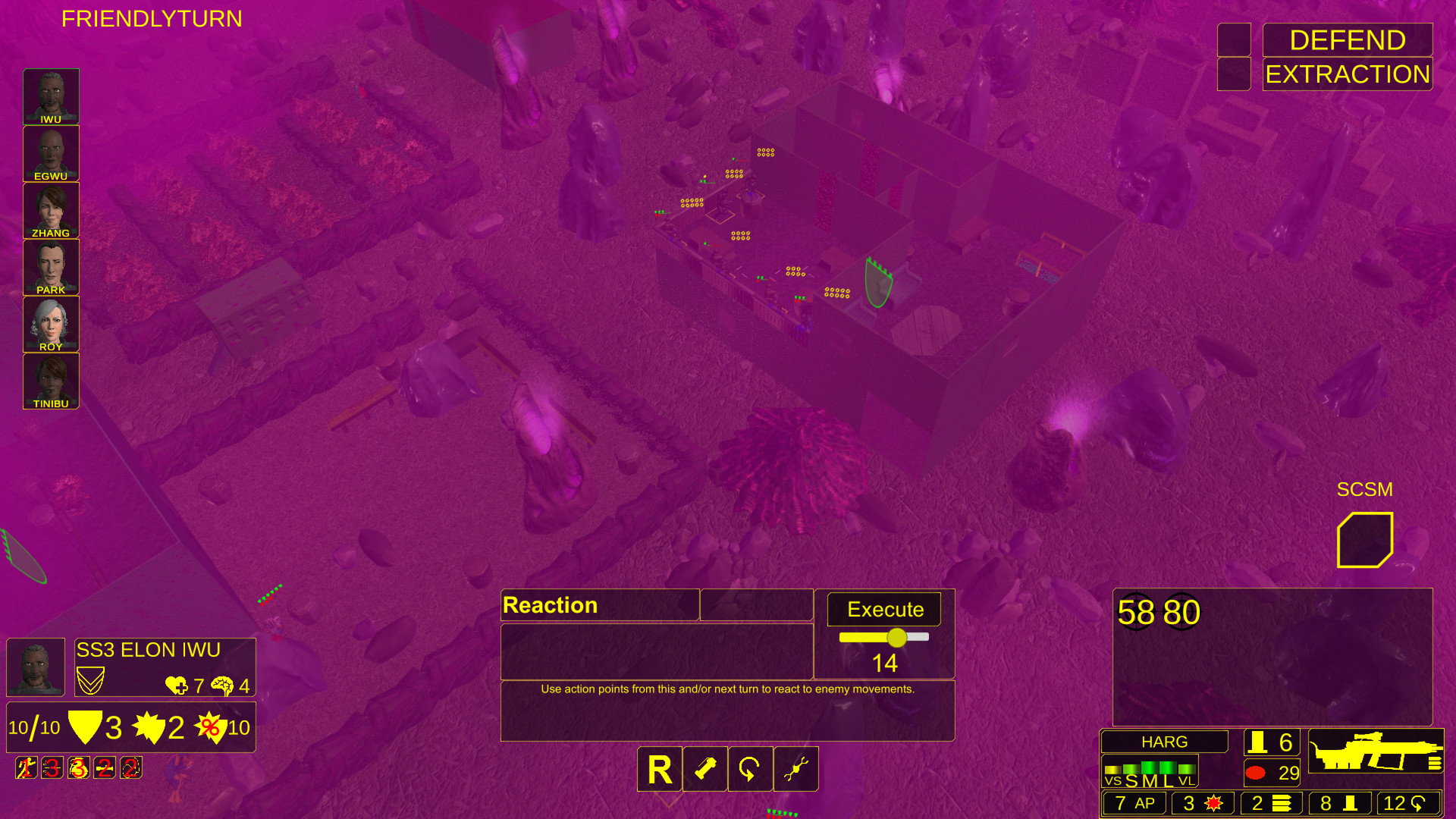Open the equipment/gadget icon beside rotate
This screenshot has height=819, width=1456.
click(x=795, y=769)
